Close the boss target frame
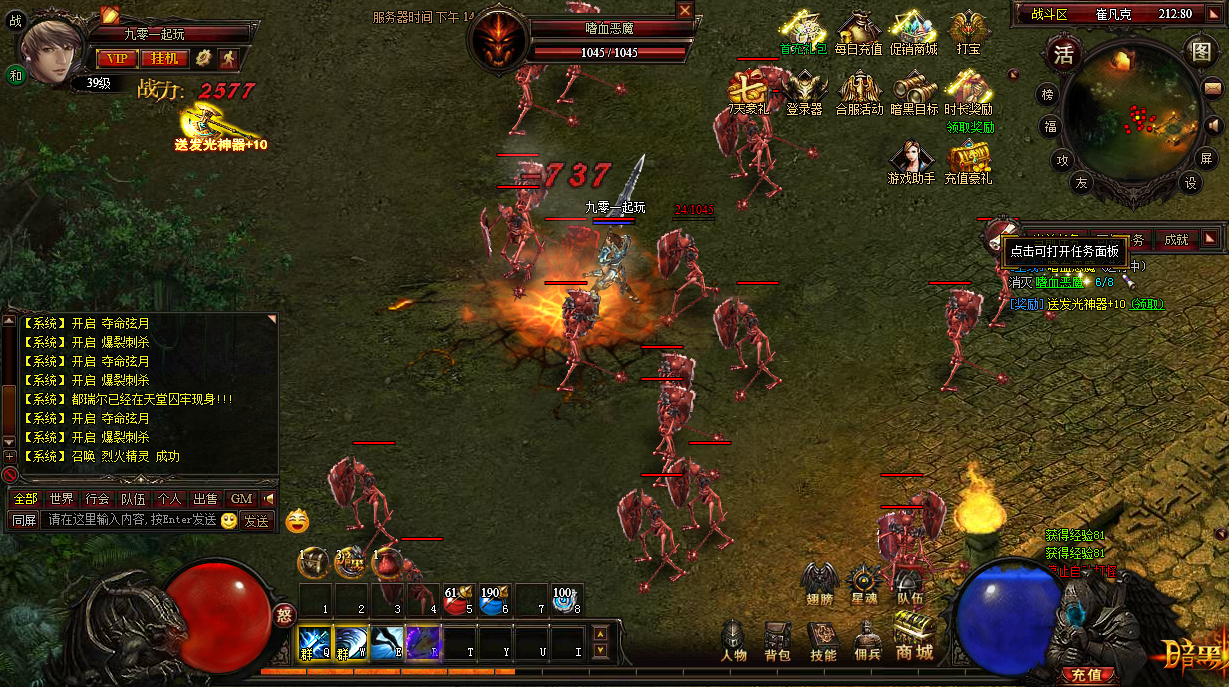Screen dimensions: 1229x687 (x=685, y=10)
